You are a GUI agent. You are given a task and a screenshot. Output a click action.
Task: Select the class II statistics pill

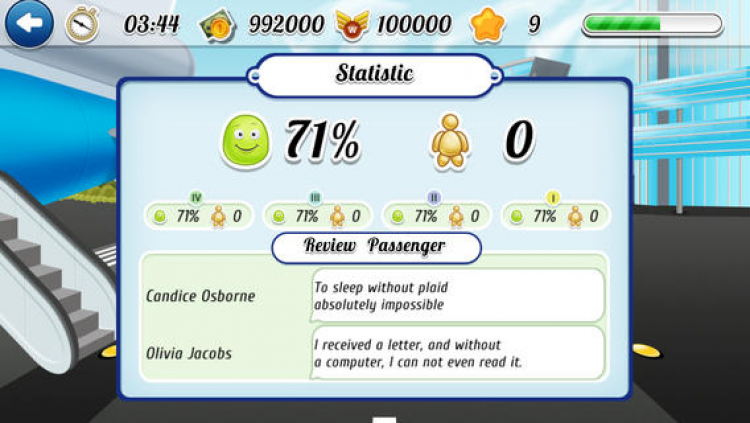pyautogui.click(x=434, y=215)
